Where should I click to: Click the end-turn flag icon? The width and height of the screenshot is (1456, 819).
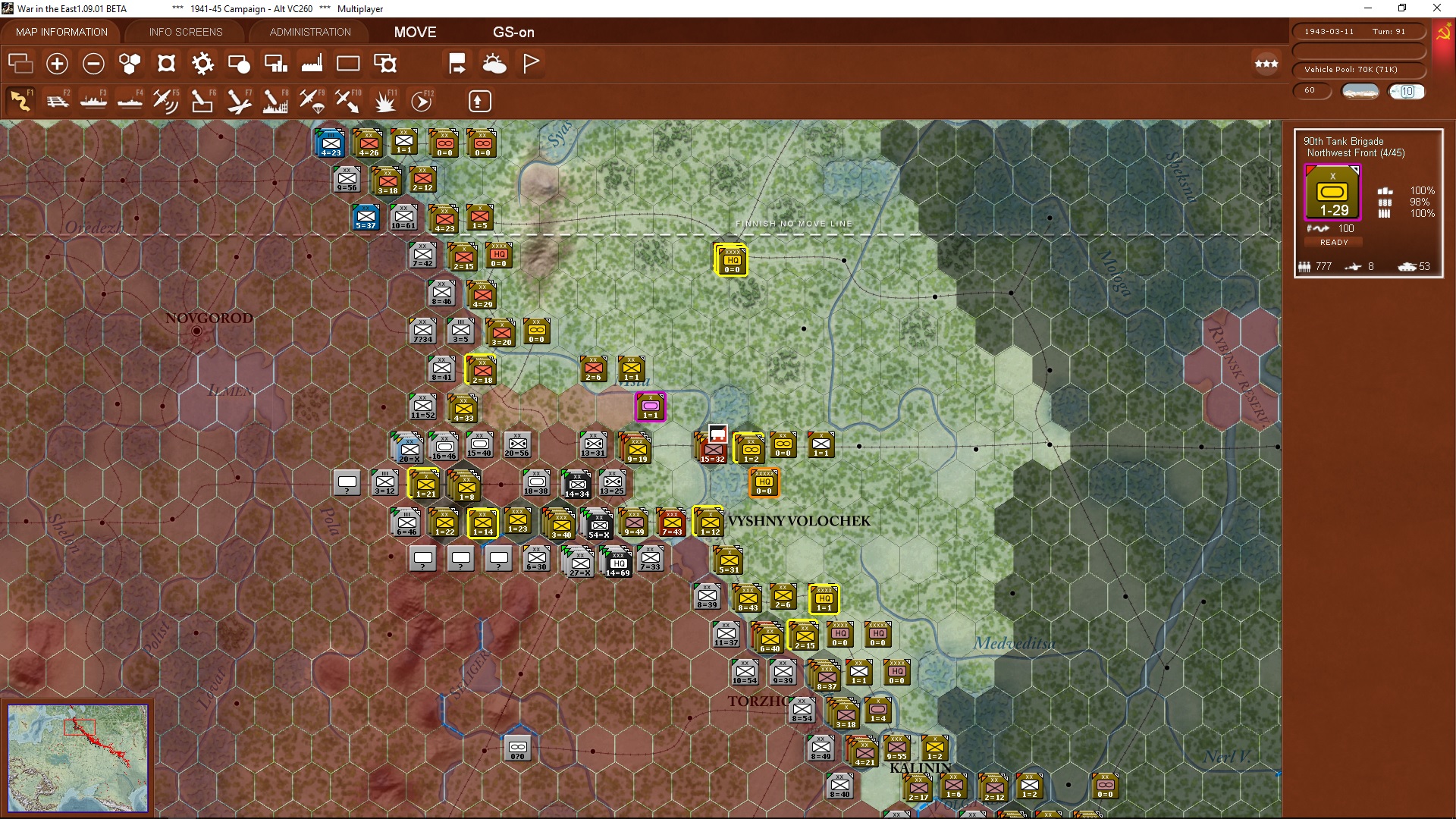[530, 64]
